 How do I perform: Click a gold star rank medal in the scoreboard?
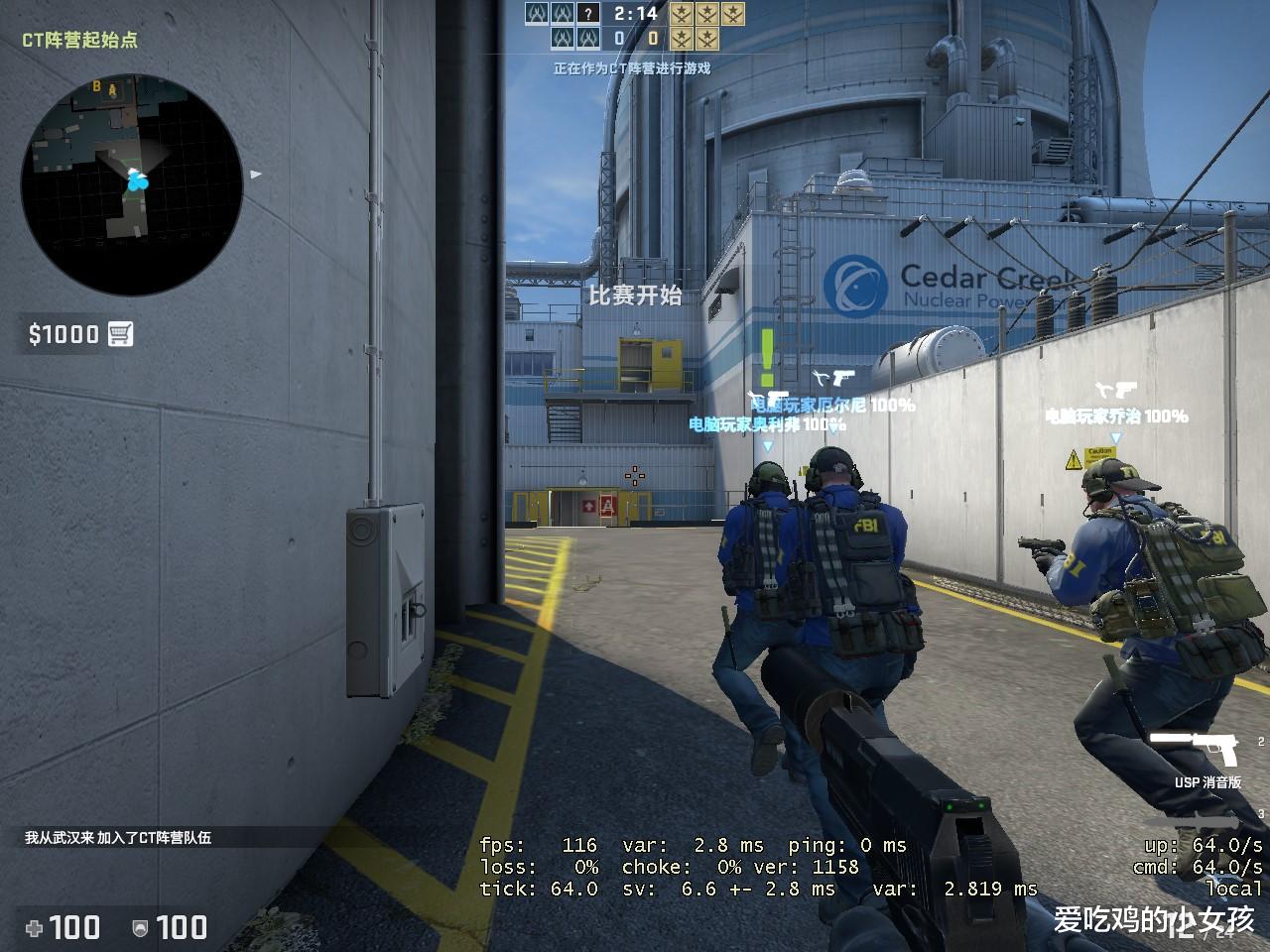pos(683,16)
